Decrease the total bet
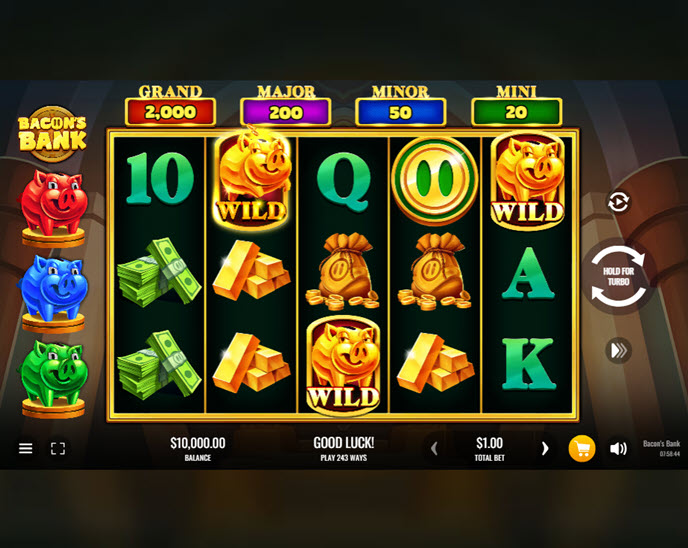688x548 pixels. pyautogui.click(x=434, y=449)
